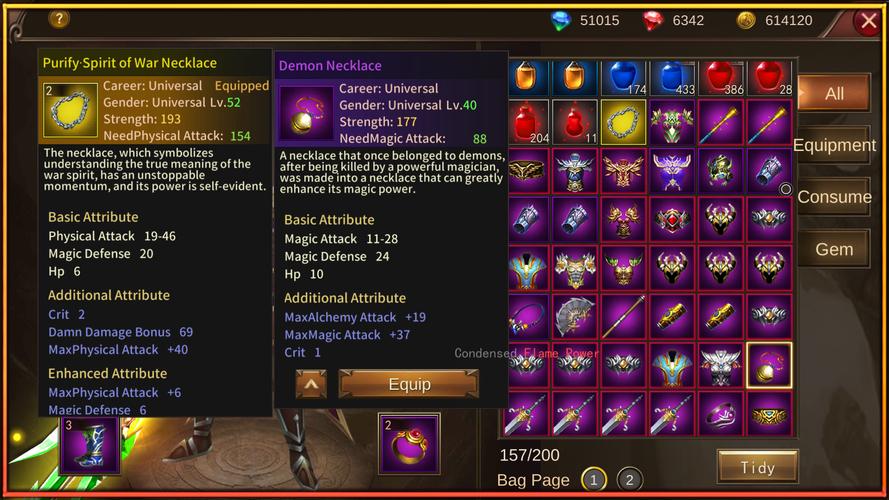The width and height of the screenshot is (889, 500).
Task: Filter bag by Consume items
Action: pos(834,197)
